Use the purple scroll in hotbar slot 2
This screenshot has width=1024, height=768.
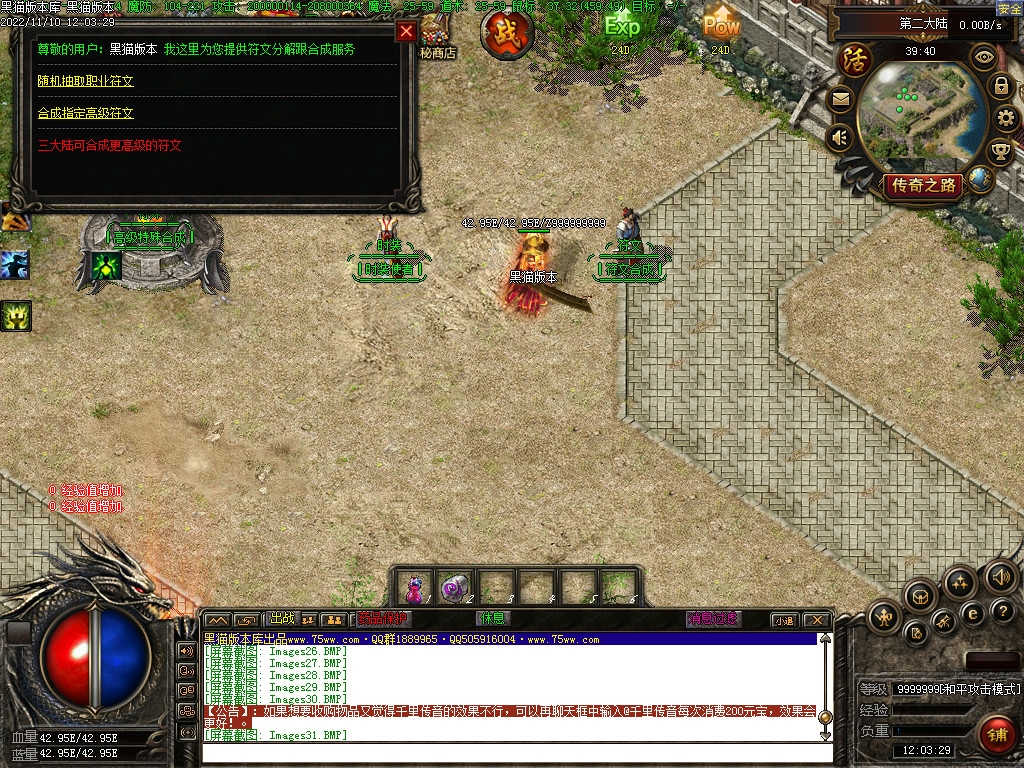click(x=456, y=587)
